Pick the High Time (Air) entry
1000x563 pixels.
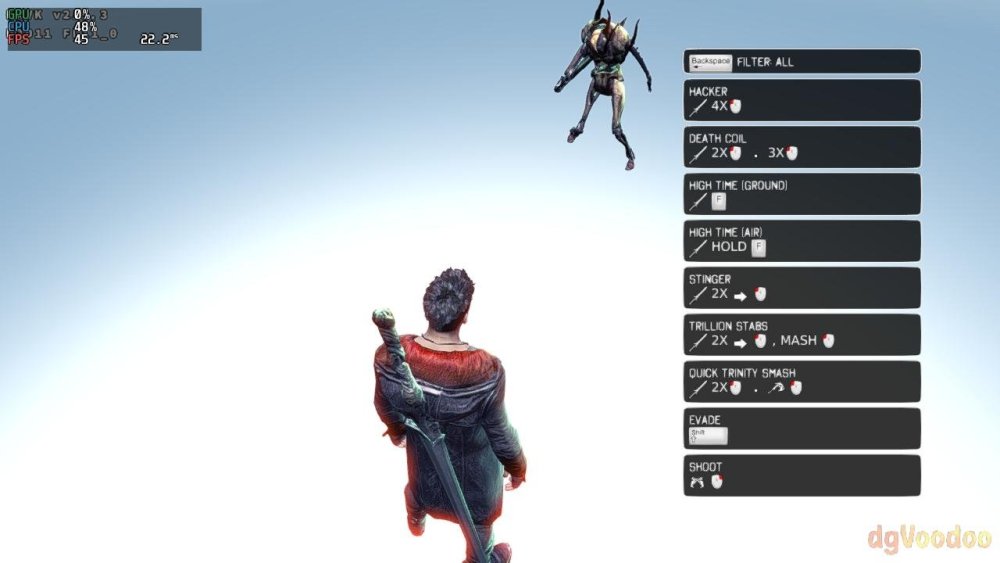point(801,240)
